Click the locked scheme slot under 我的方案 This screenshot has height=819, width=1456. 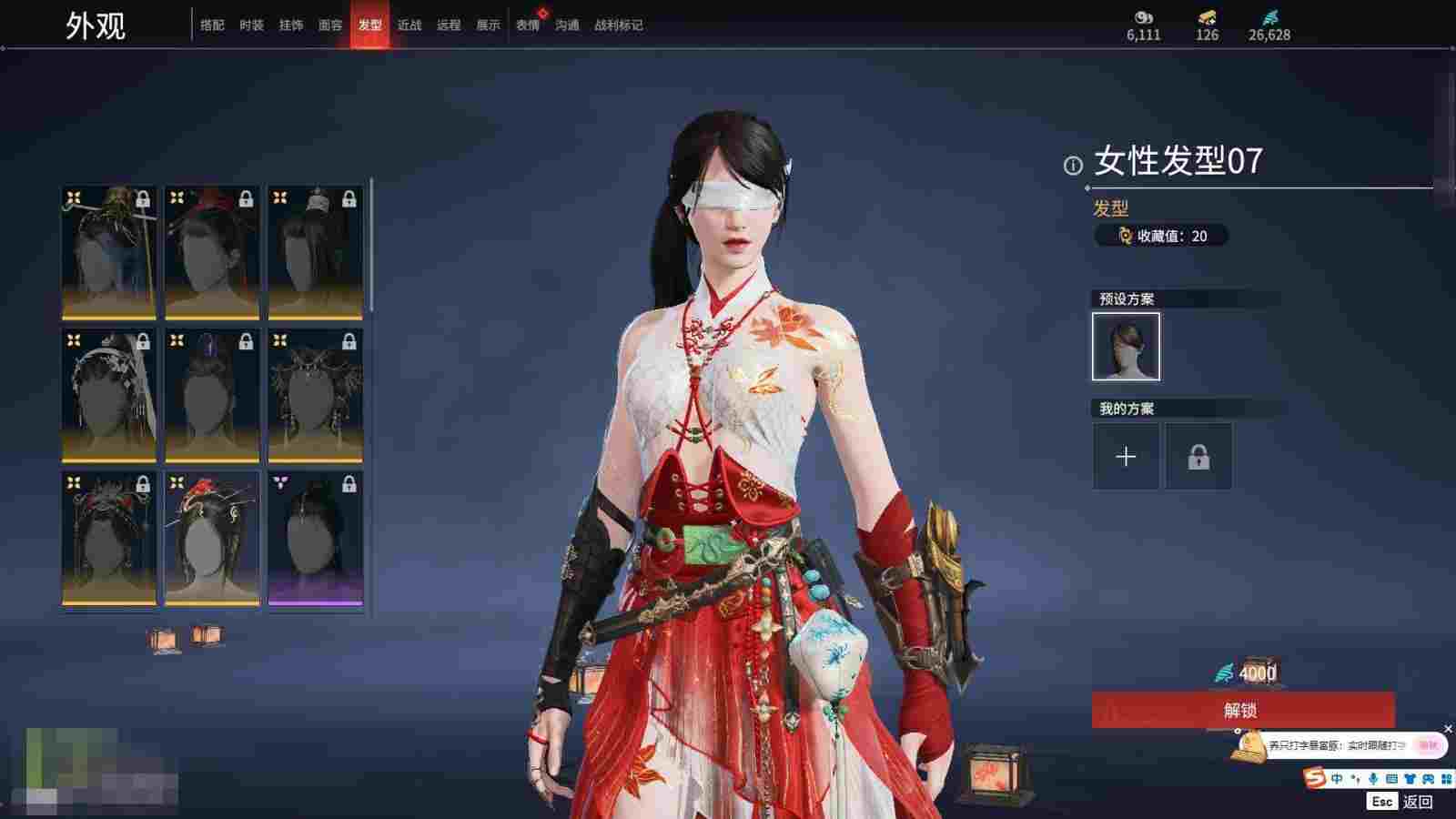click(1198, 456)
